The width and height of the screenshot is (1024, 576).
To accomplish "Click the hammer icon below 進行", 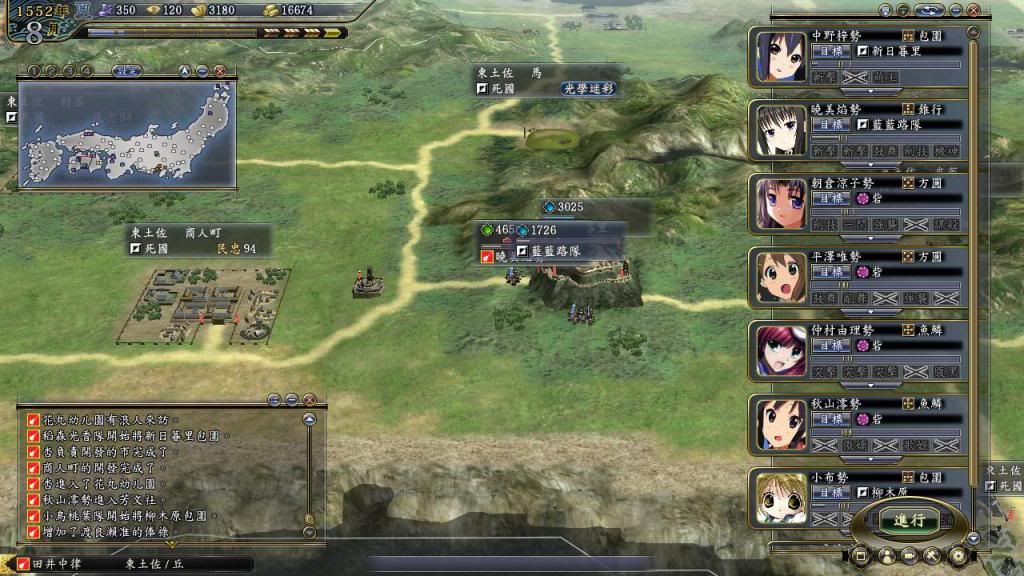I will [933, 555].
